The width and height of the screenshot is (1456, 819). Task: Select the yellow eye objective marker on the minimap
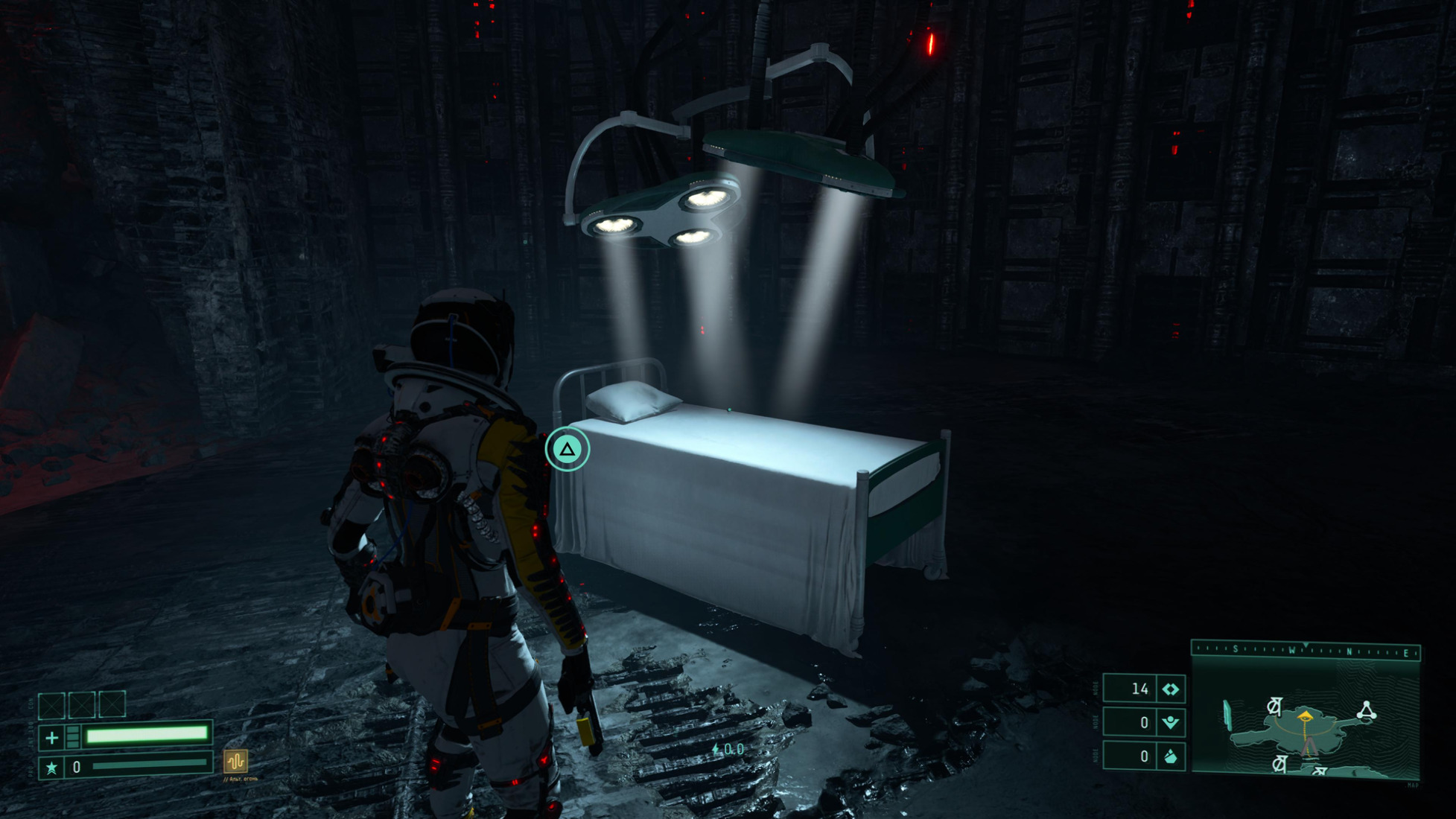[1305, 716]
